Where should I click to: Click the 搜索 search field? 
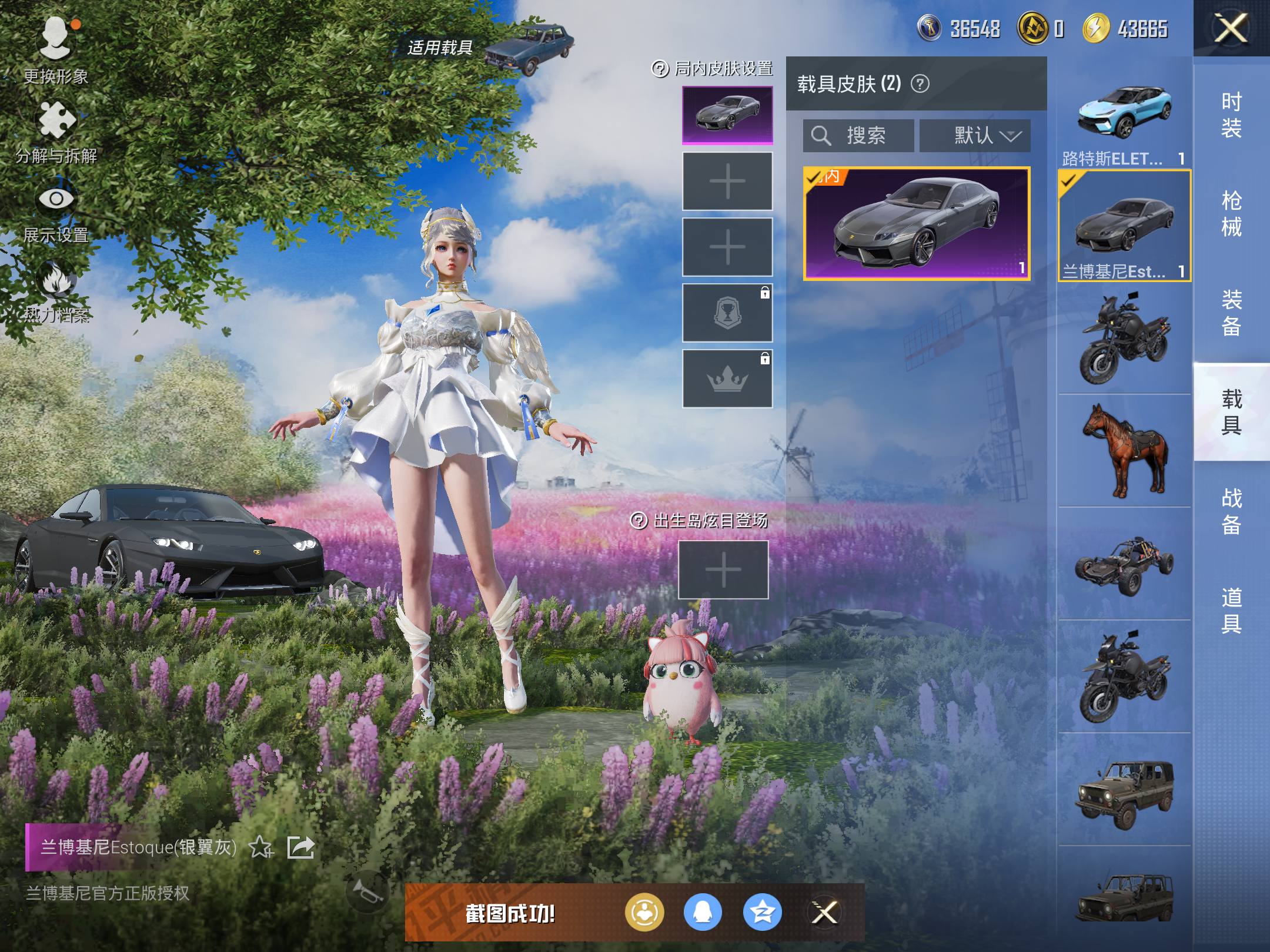coord(858,136)
